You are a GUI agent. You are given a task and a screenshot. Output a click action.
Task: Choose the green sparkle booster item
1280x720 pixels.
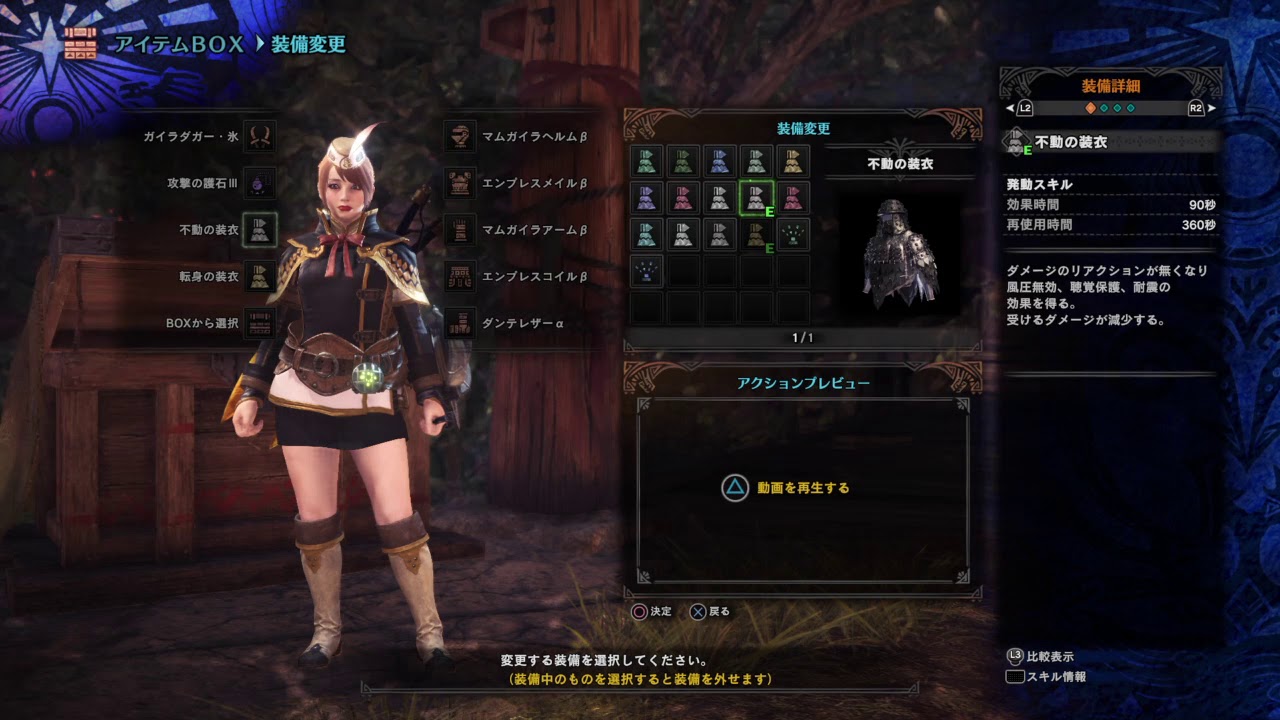pos(793,234)
